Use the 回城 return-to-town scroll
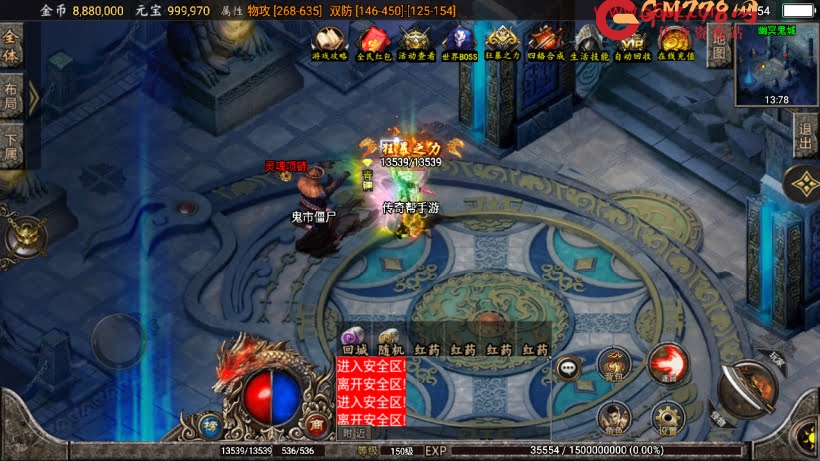 click(x=354, y=341)
